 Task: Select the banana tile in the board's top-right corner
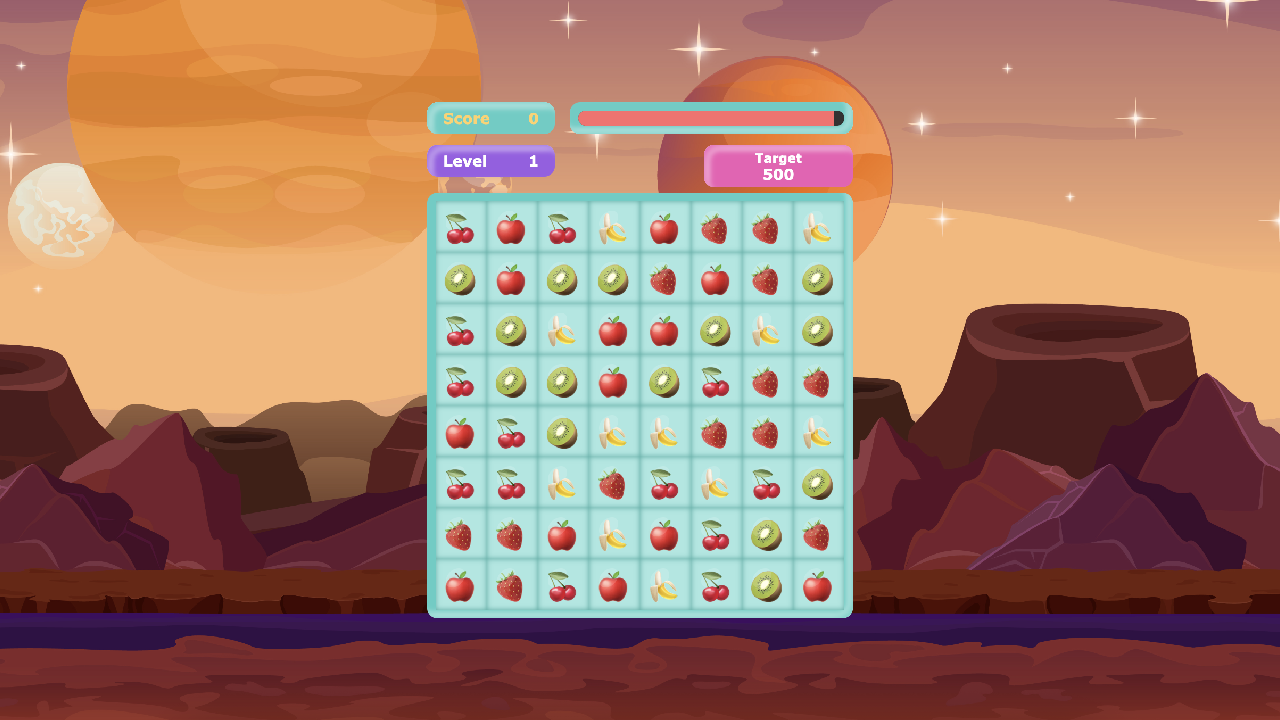817,229
